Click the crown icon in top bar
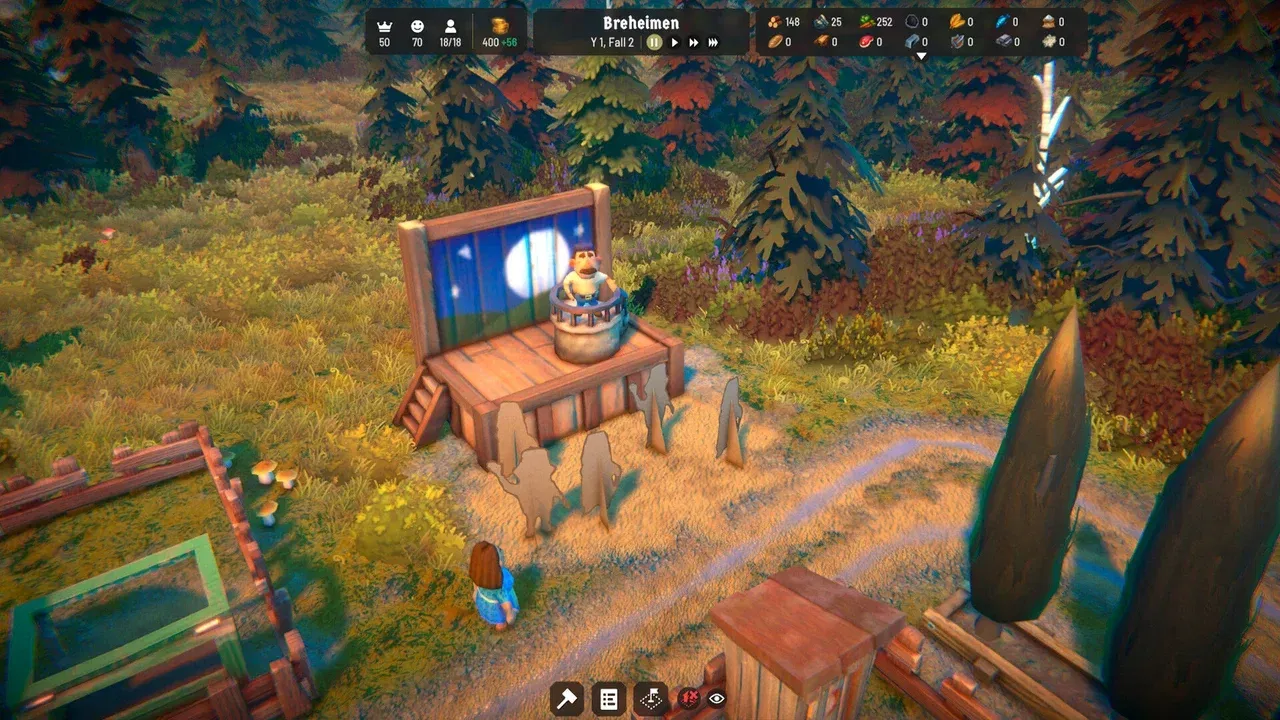 pyautogui.click(x=384, y=27)
